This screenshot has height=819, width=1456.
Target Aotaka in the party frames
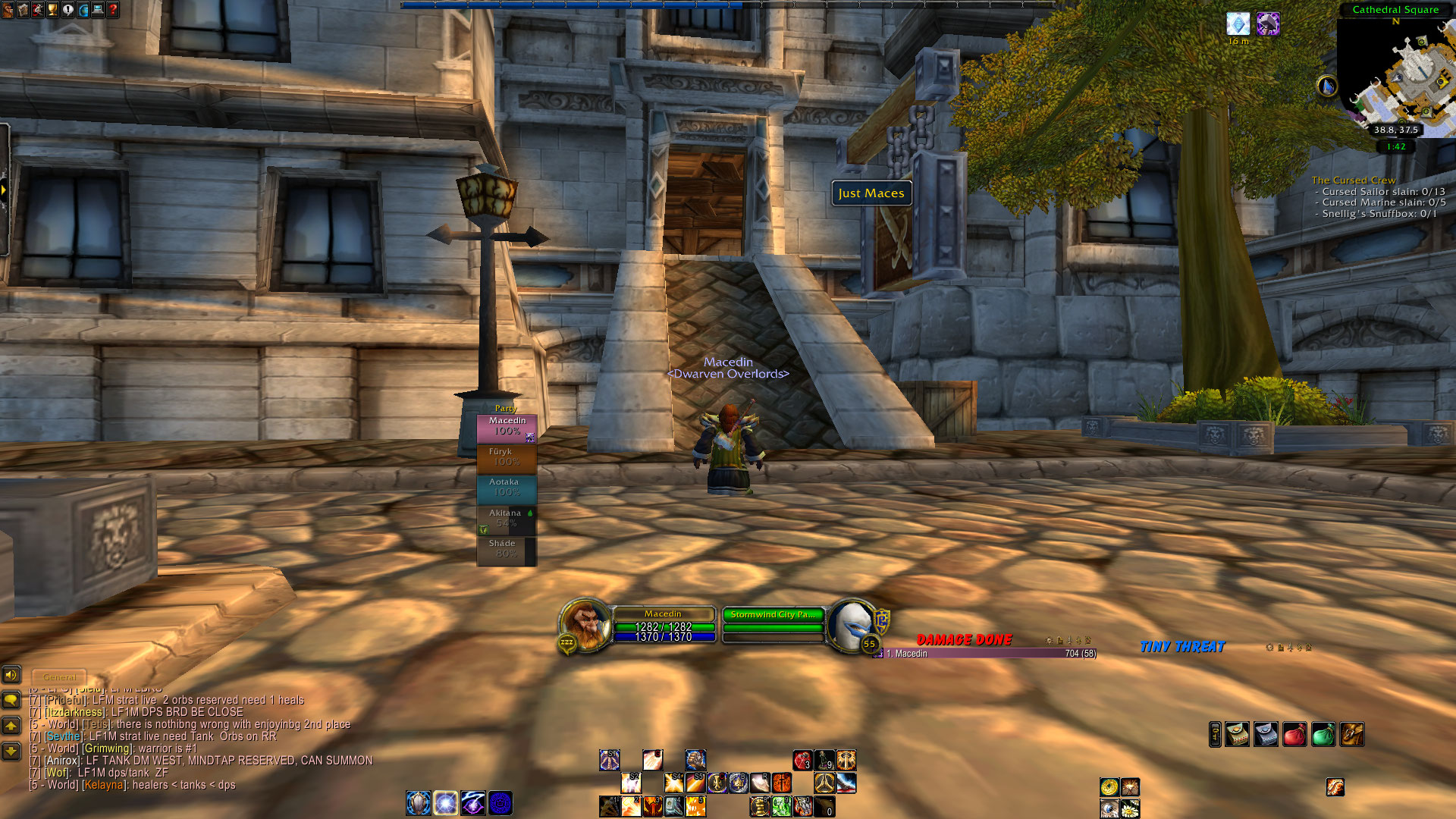pyautogui.click(x=507, y=488)
